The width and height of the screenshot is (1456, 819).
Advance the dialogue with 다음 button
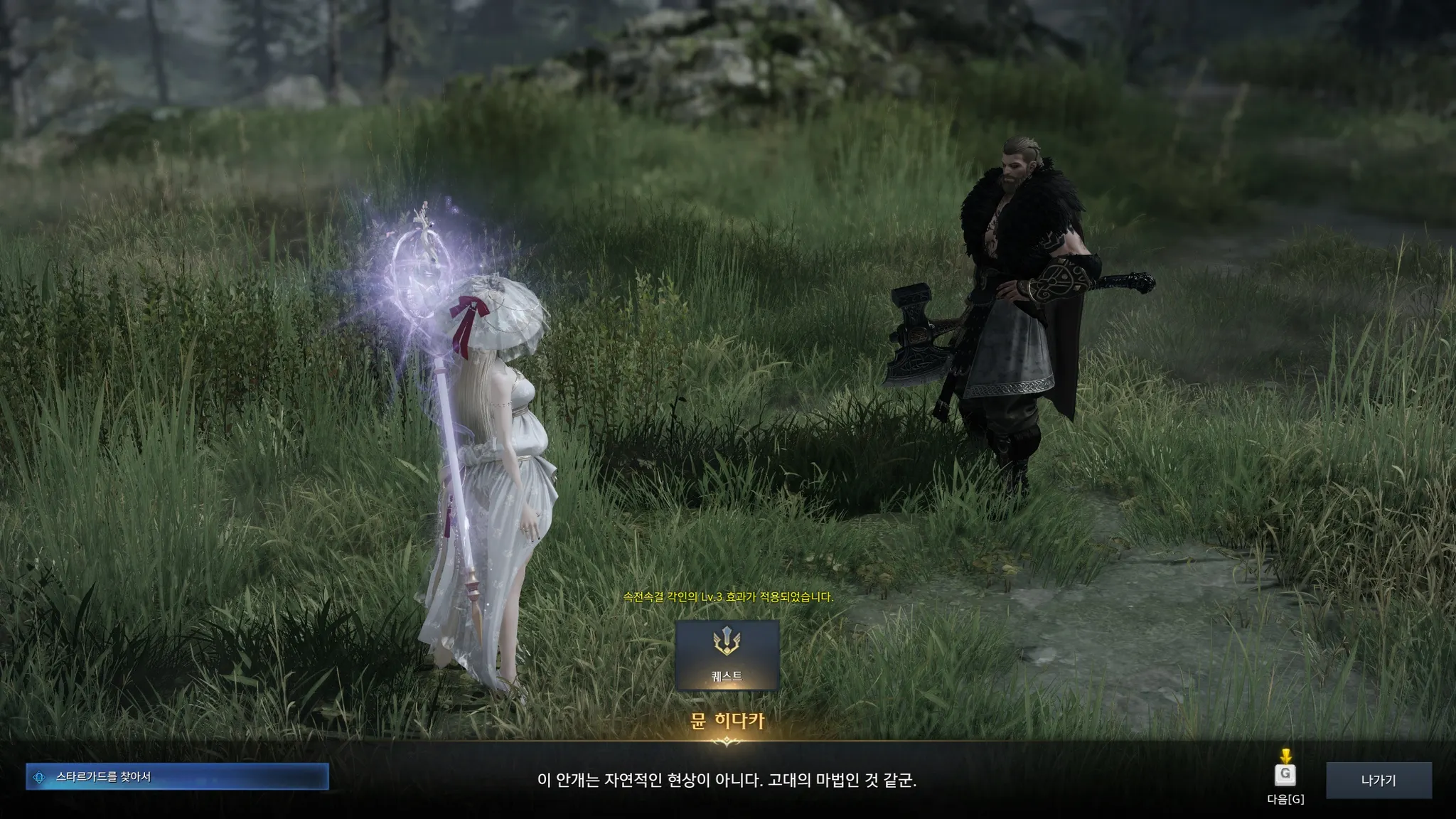click(x=1285, y=775)
